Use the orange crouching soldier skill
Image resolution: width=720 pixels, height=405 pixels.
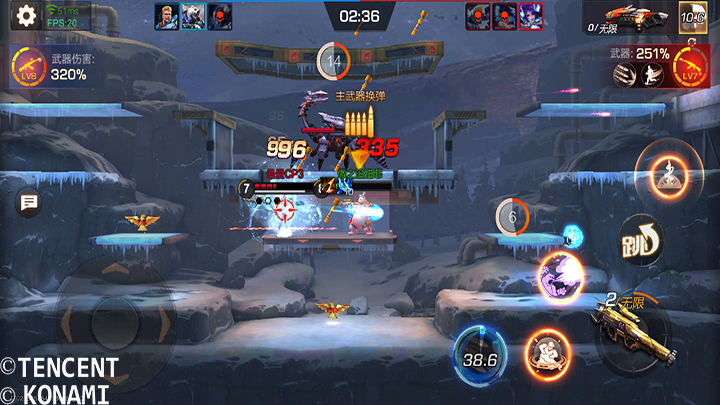click(x=547, y=353)
